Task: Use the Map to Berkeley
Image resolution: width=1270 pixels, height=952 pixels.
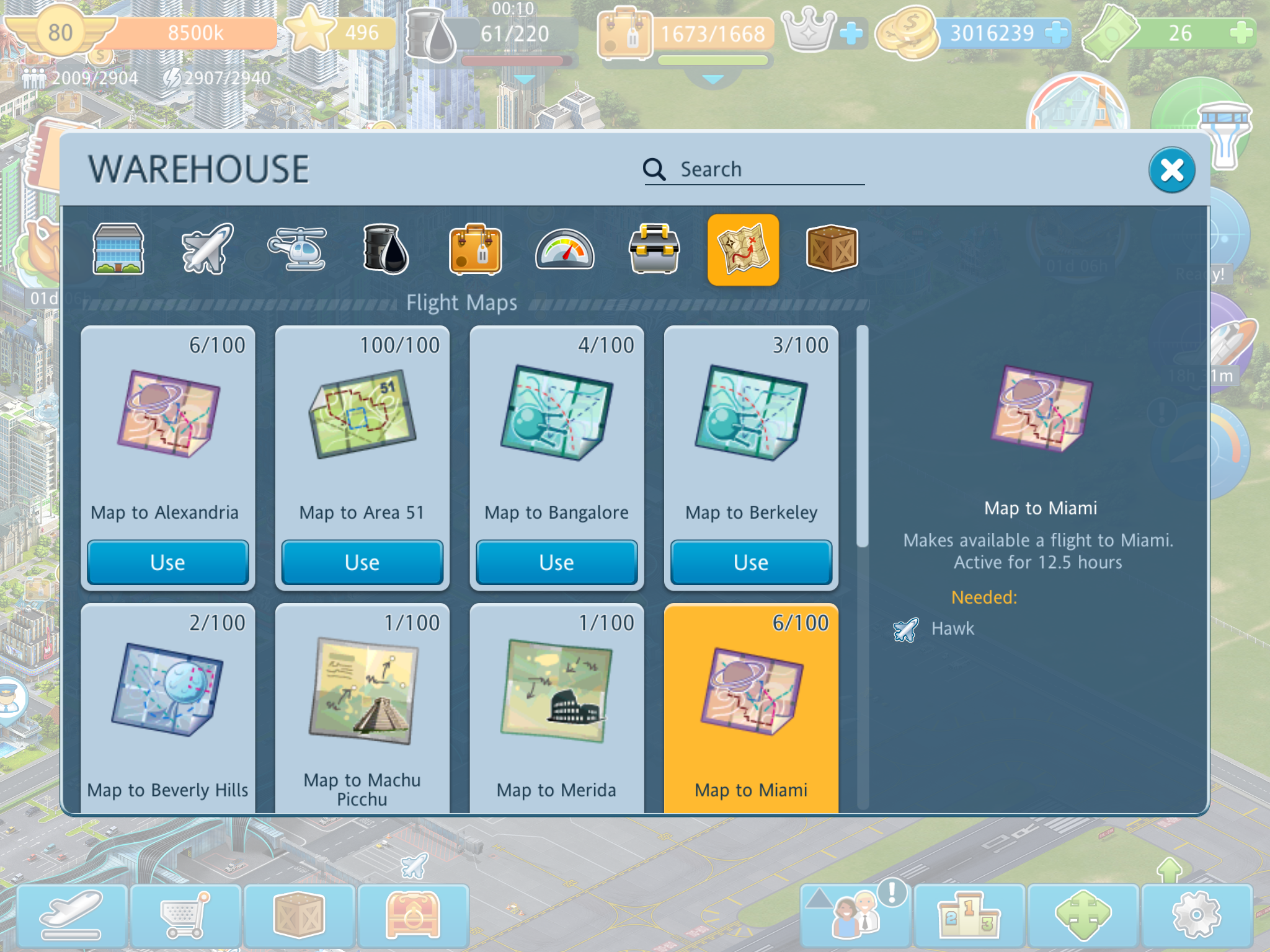Action: pos(751,562)
